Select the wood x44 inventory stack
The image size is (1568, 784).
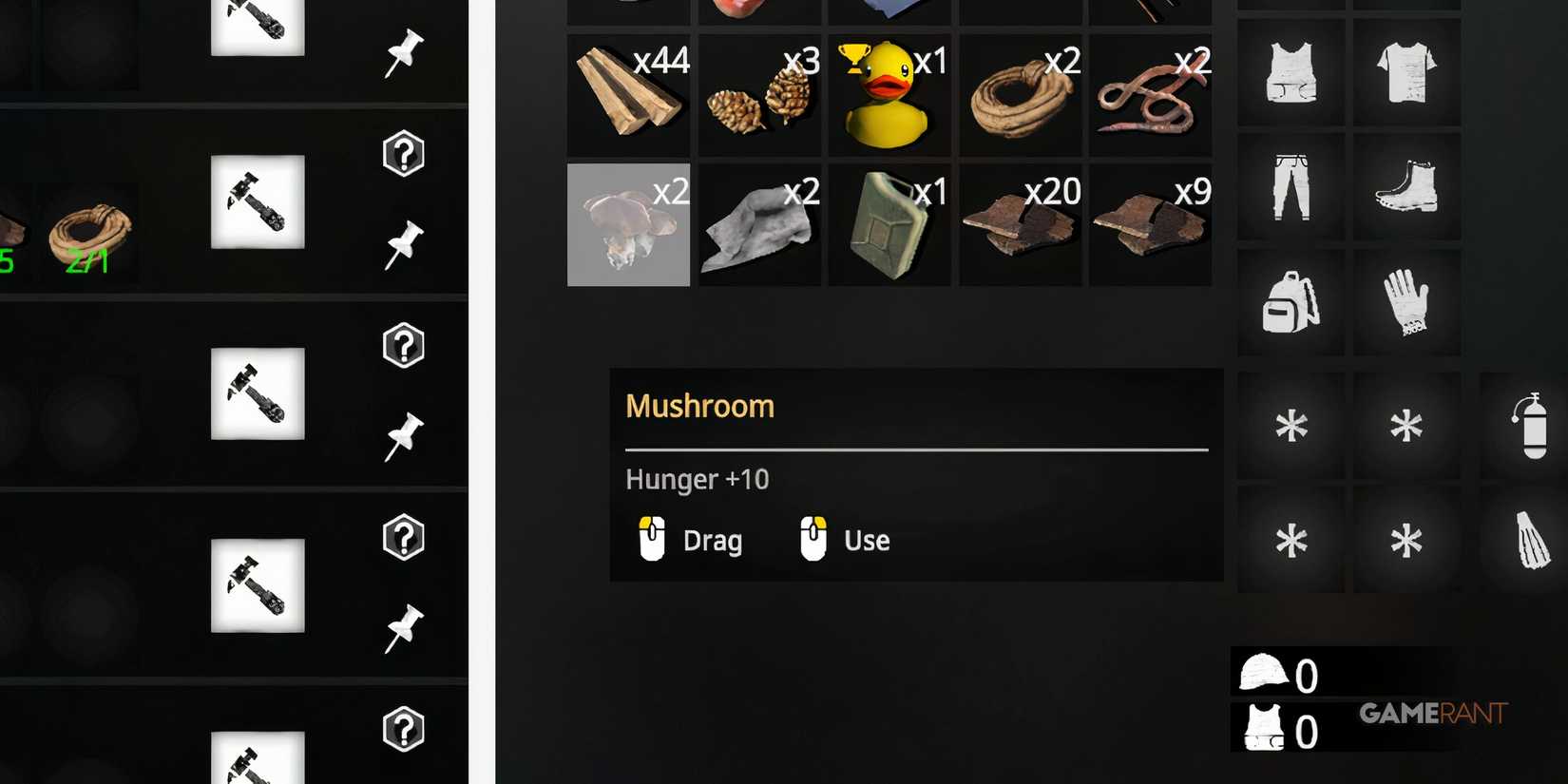[x=628, y=95]
